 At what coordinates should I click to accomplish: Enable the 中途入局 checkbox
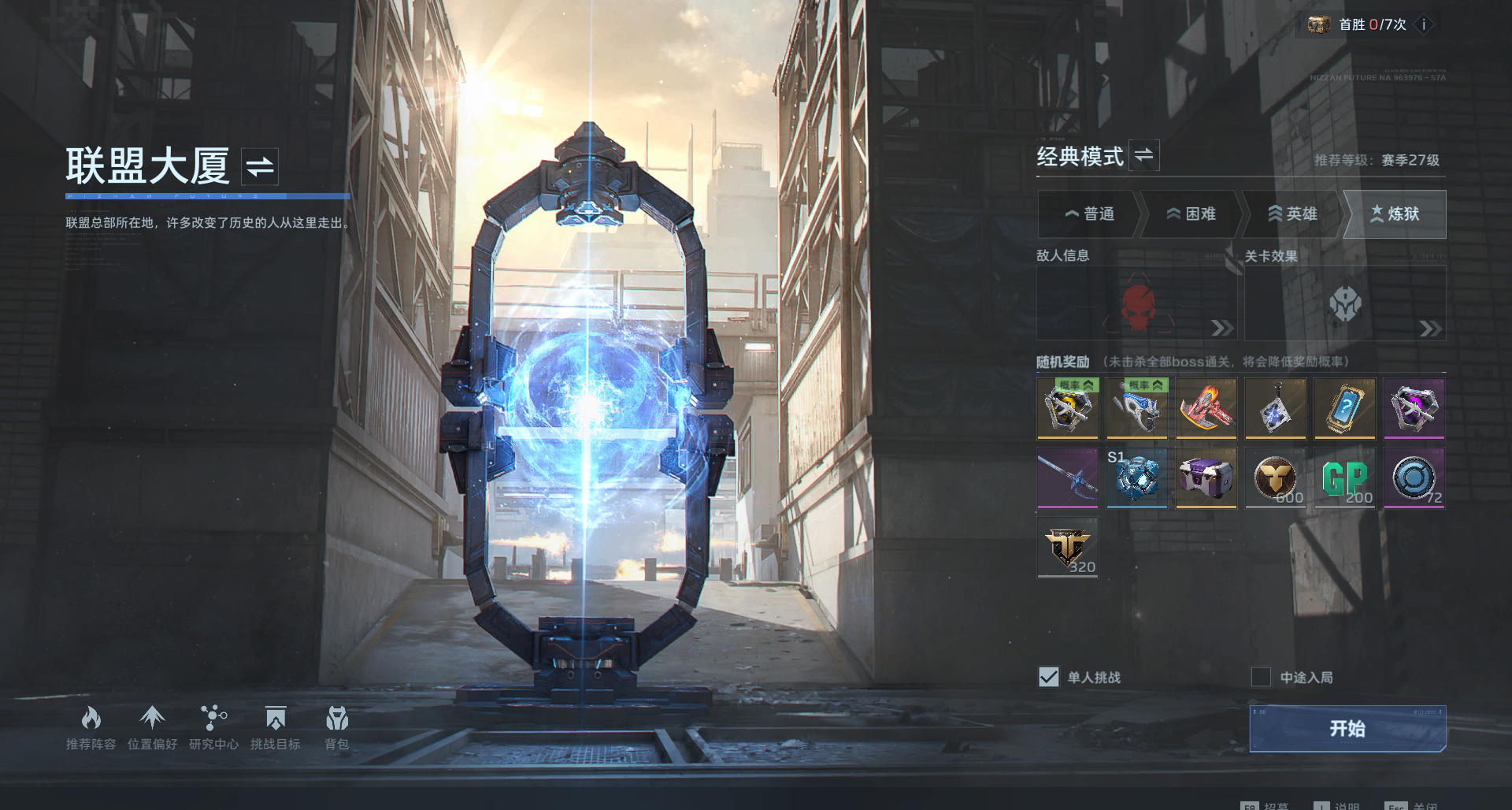(1261, 677)
